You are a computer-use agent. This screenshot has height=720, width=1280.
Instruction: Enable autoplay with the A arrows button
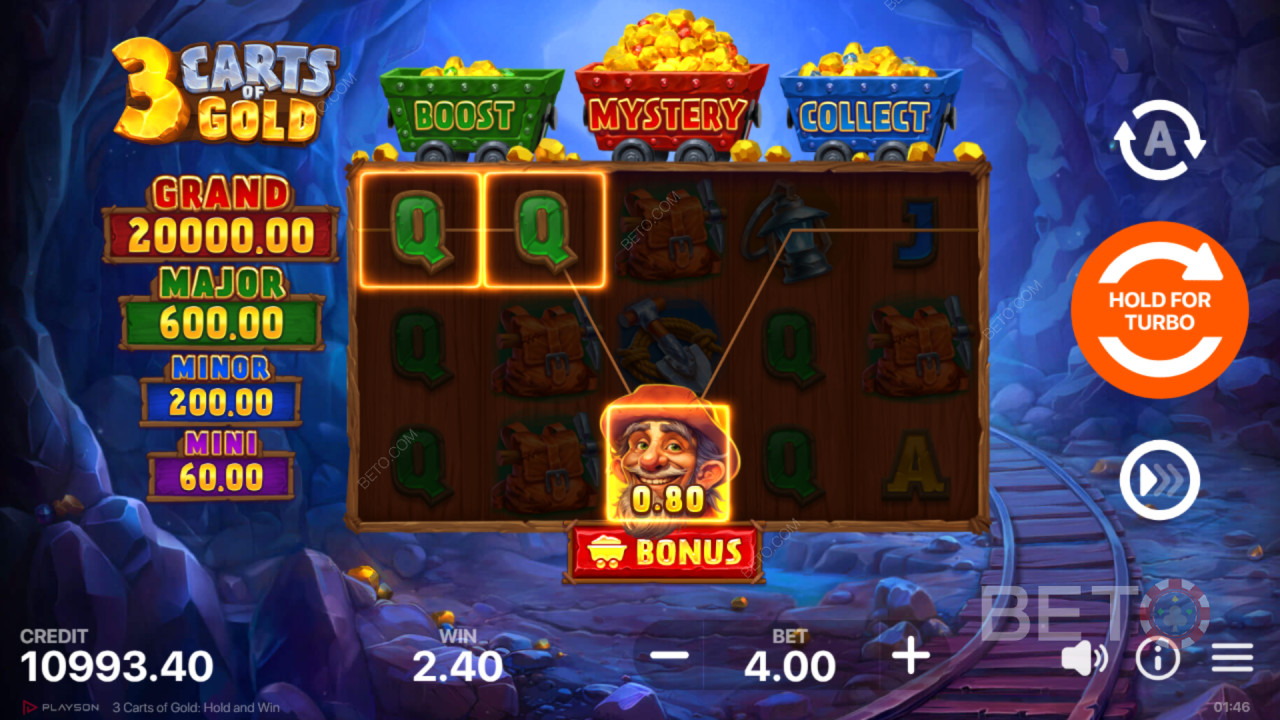(x=1159, y=141)
